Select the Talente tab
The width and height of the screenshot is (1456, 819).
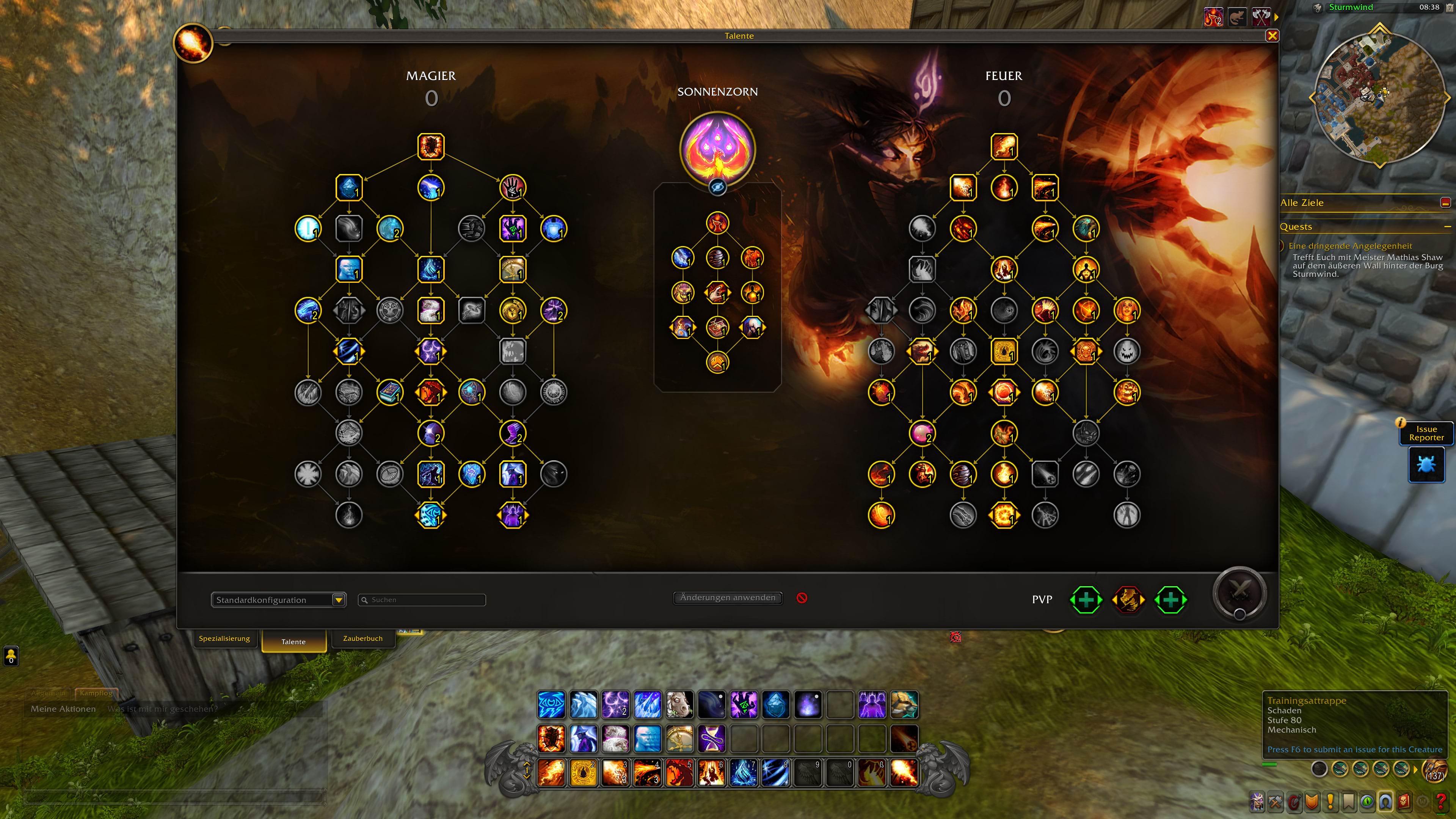coord(293,642)
